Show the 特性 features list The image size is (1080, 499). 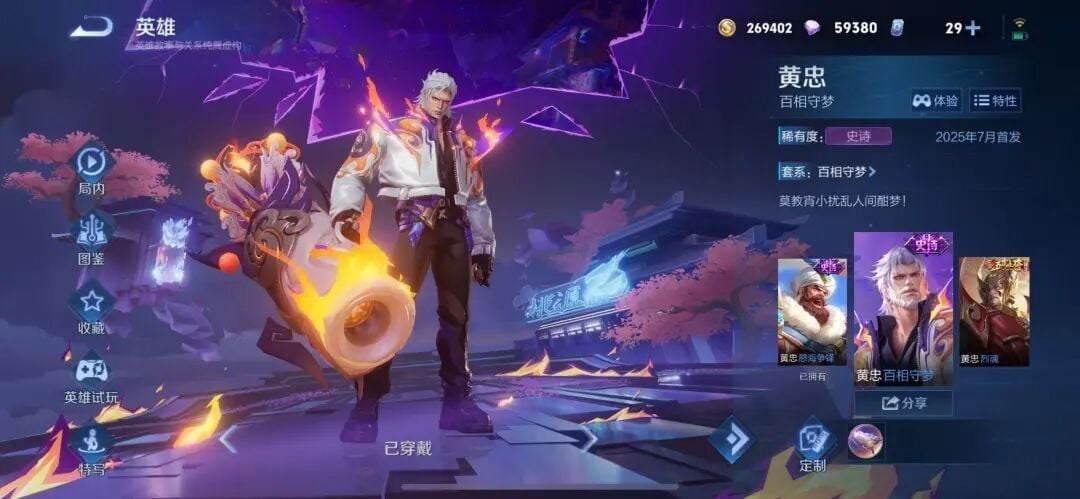point(995,100)
